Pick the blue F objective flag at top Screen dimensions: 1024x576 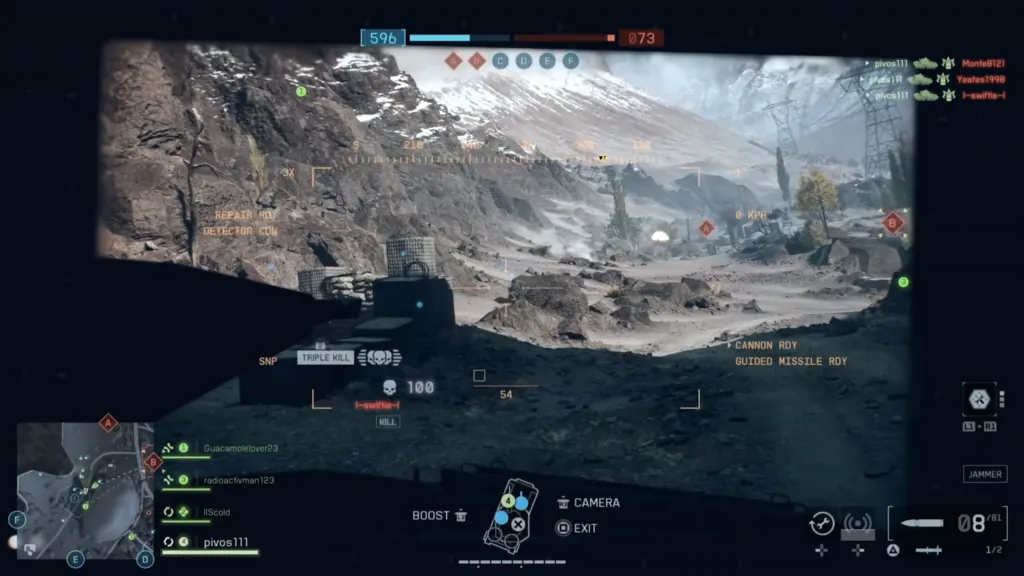tap(571, 61)
